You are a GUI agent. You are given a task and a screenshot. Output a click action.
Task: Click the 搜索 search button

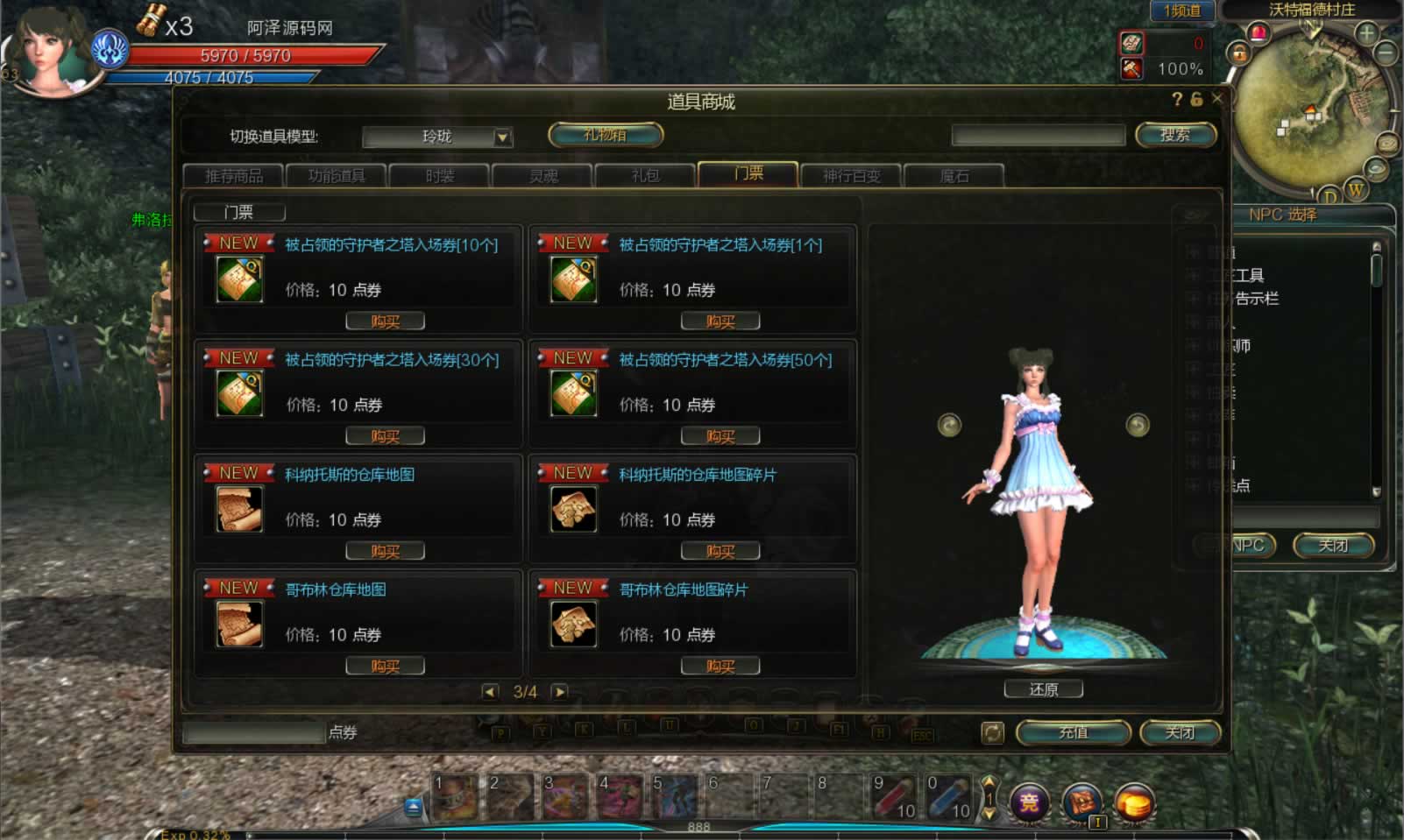(1175, 135)
